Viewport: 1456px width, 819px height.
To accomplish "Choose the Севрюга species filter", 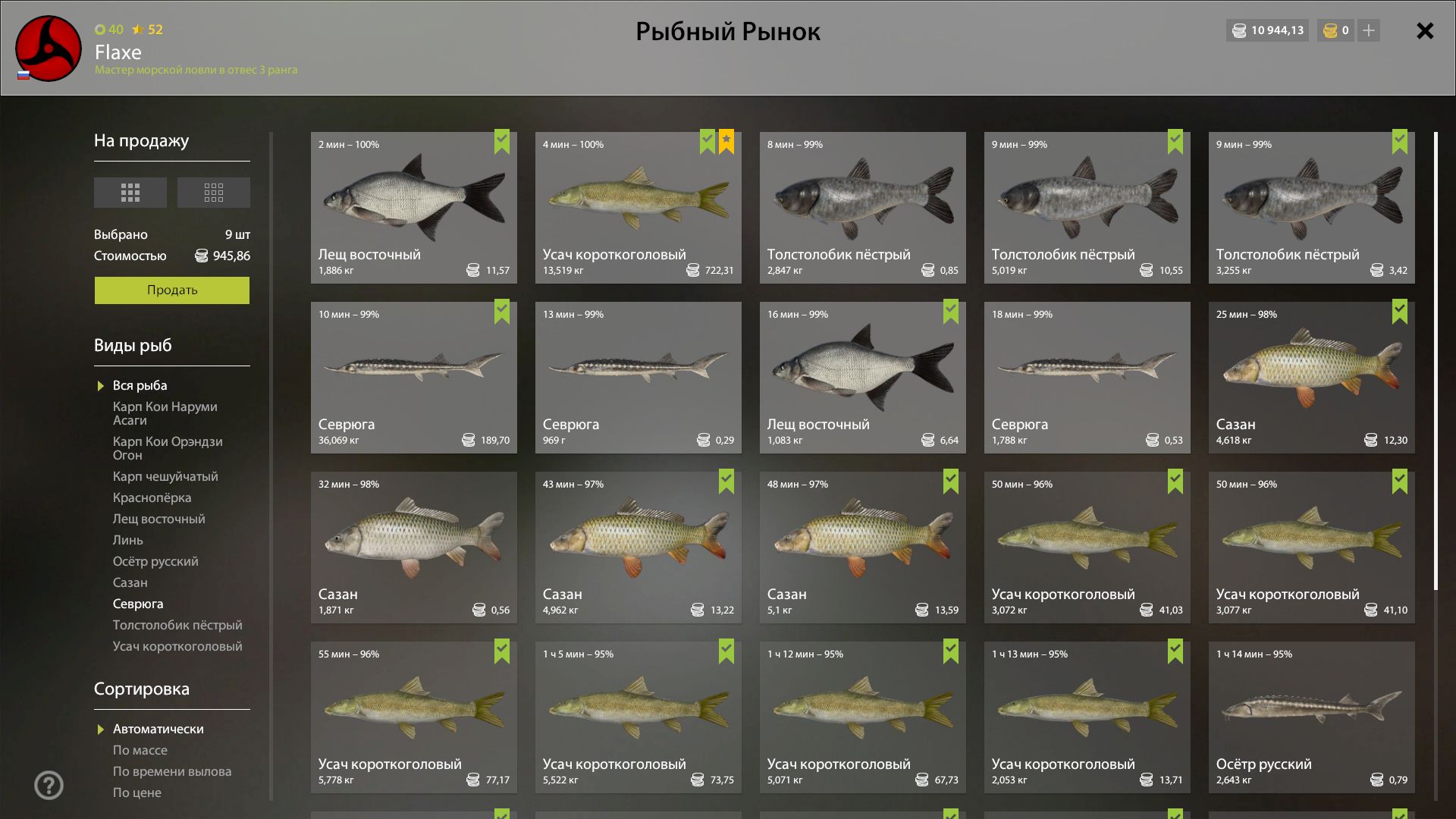I will [x=138, y=604].
